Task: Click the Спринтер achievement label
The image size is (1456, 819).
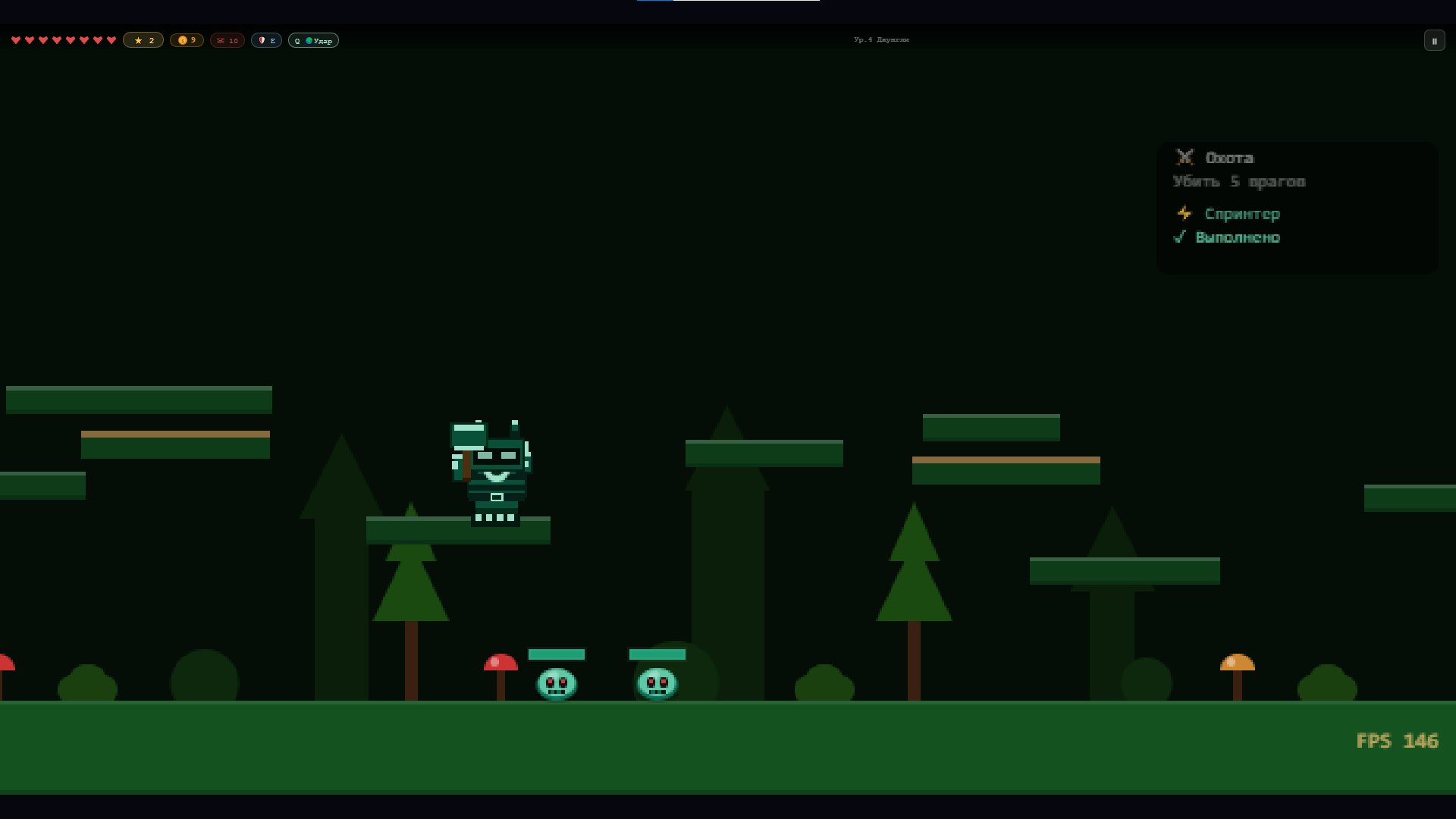Action: click(x=1241, y=214)
